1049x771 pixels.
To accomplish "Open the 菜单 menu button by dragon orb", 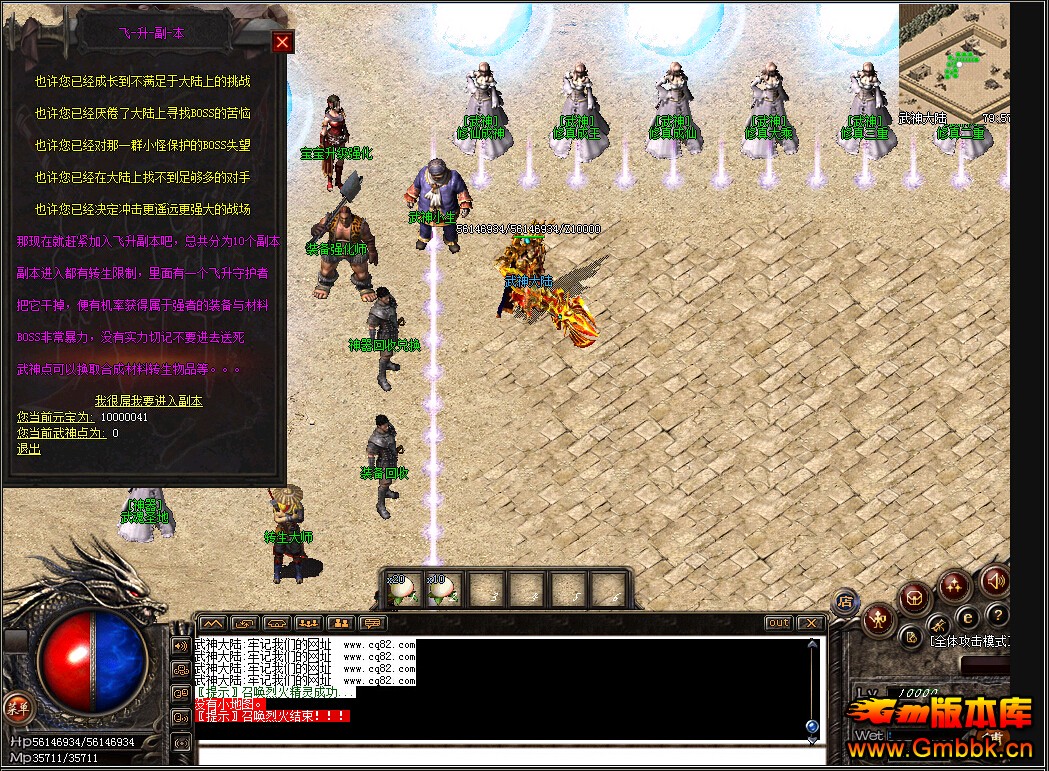I will coord(16,708).
